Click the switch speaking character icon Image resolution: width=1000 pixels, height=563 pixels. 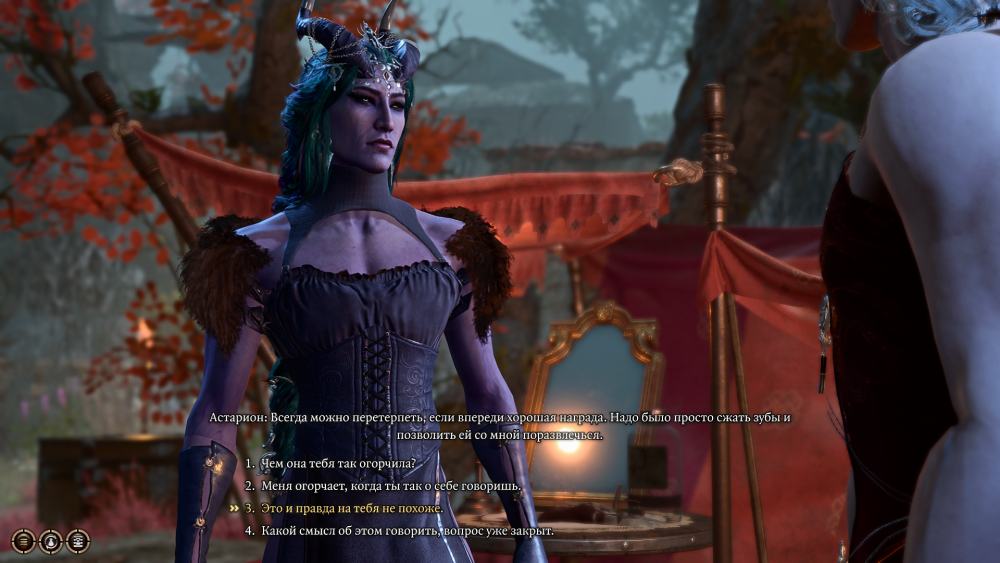click(50, 541)
